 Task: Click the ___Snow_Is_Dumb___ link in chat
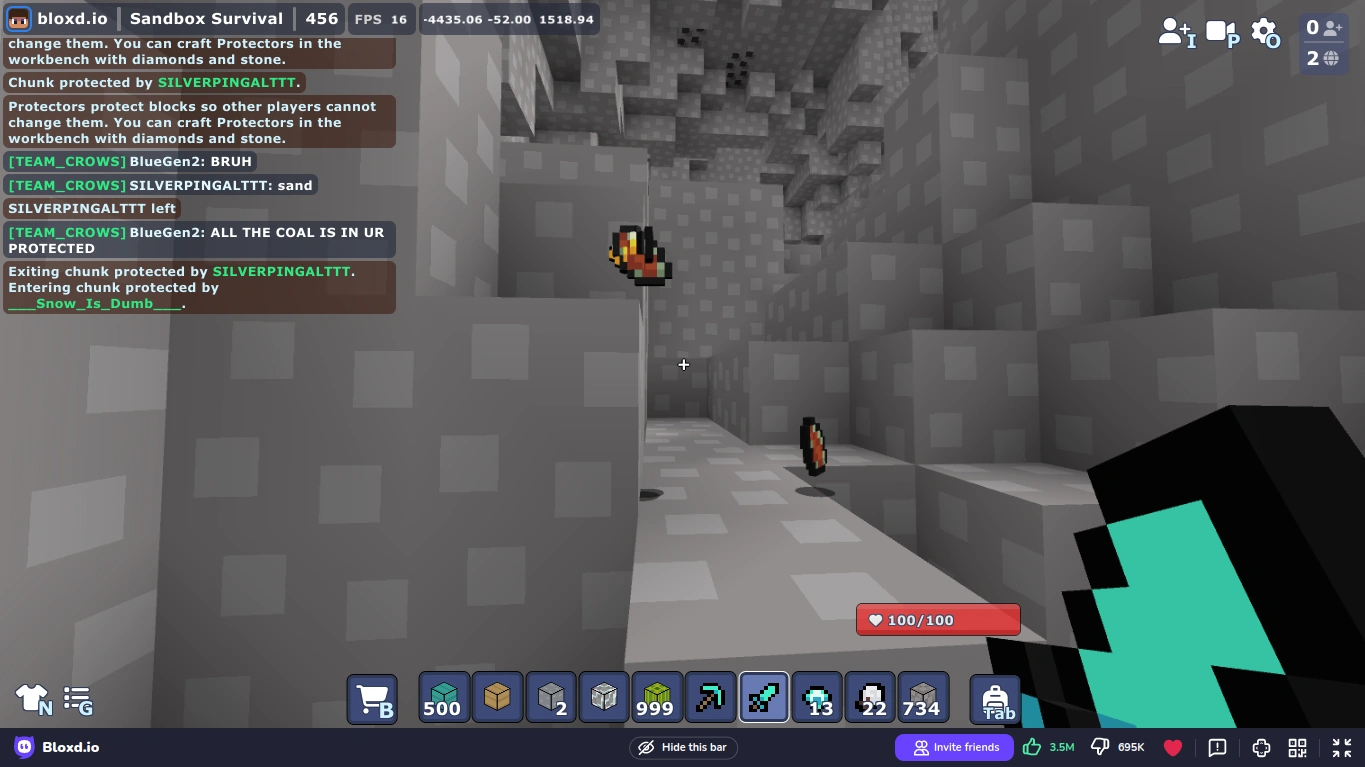click(x=93, y=303)
